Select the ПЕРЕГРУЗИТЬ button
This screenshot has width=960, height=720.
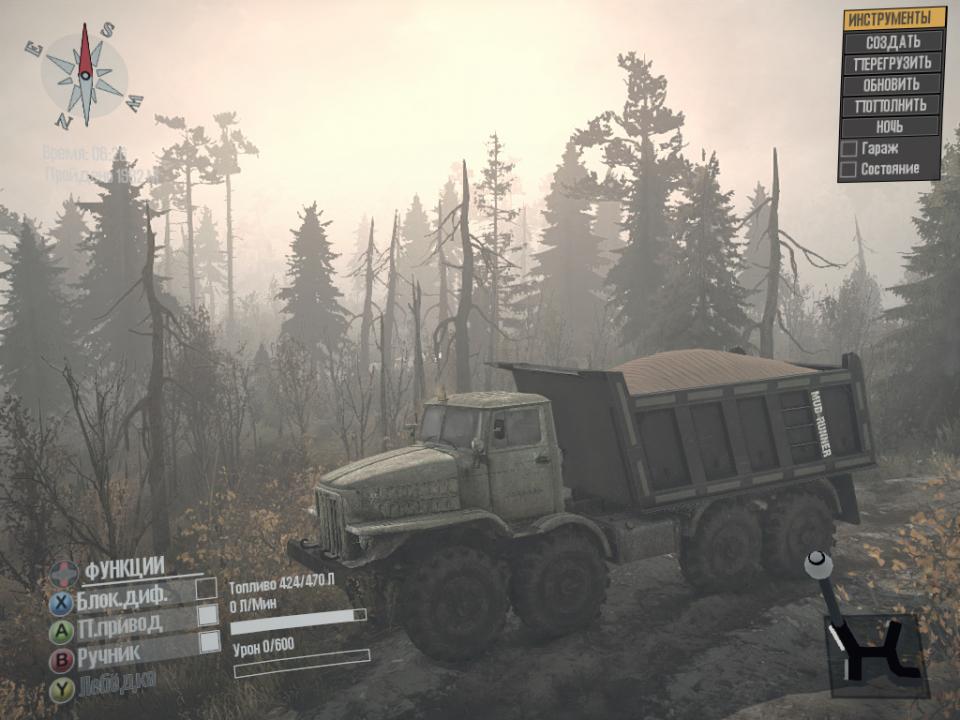click(x=893, y=63)
